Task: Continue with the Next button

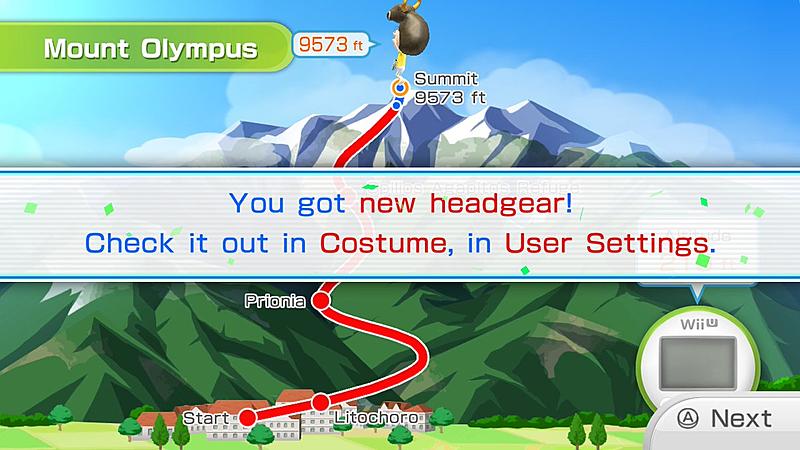Action: pyautogui.click(x=727, y=418)
